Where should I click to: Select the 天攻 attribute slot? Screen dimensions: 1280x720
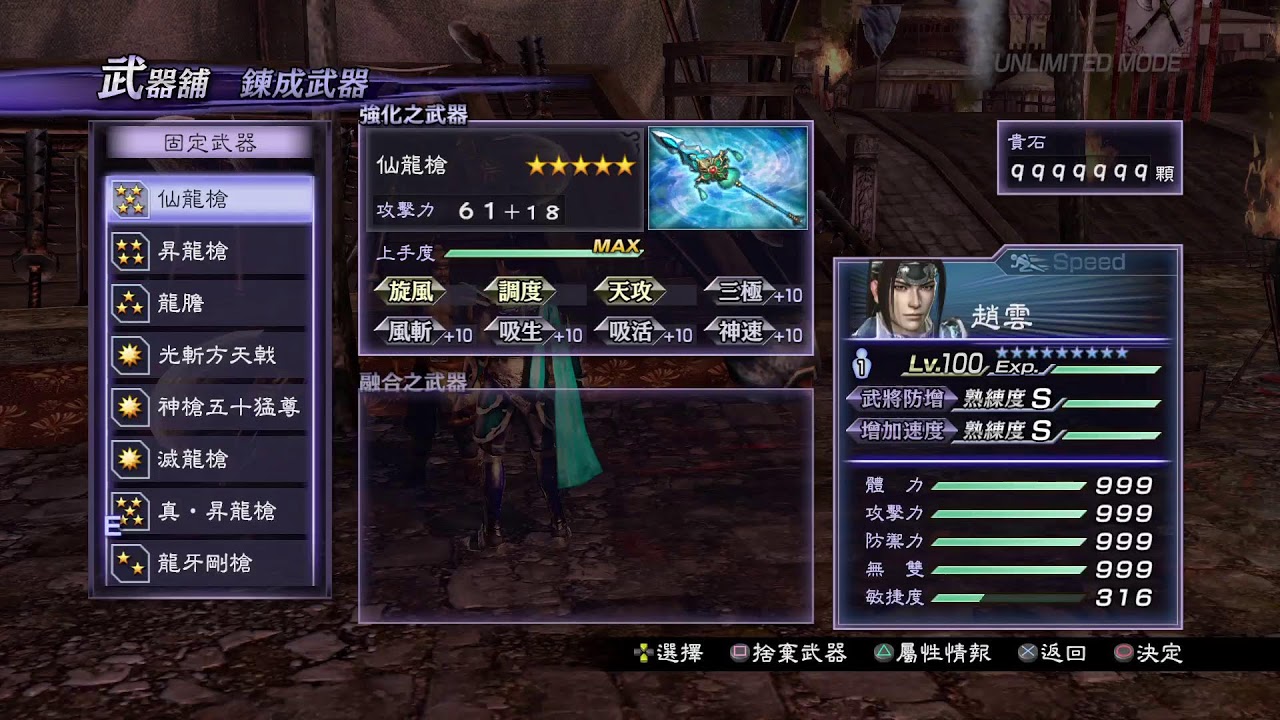631,291
